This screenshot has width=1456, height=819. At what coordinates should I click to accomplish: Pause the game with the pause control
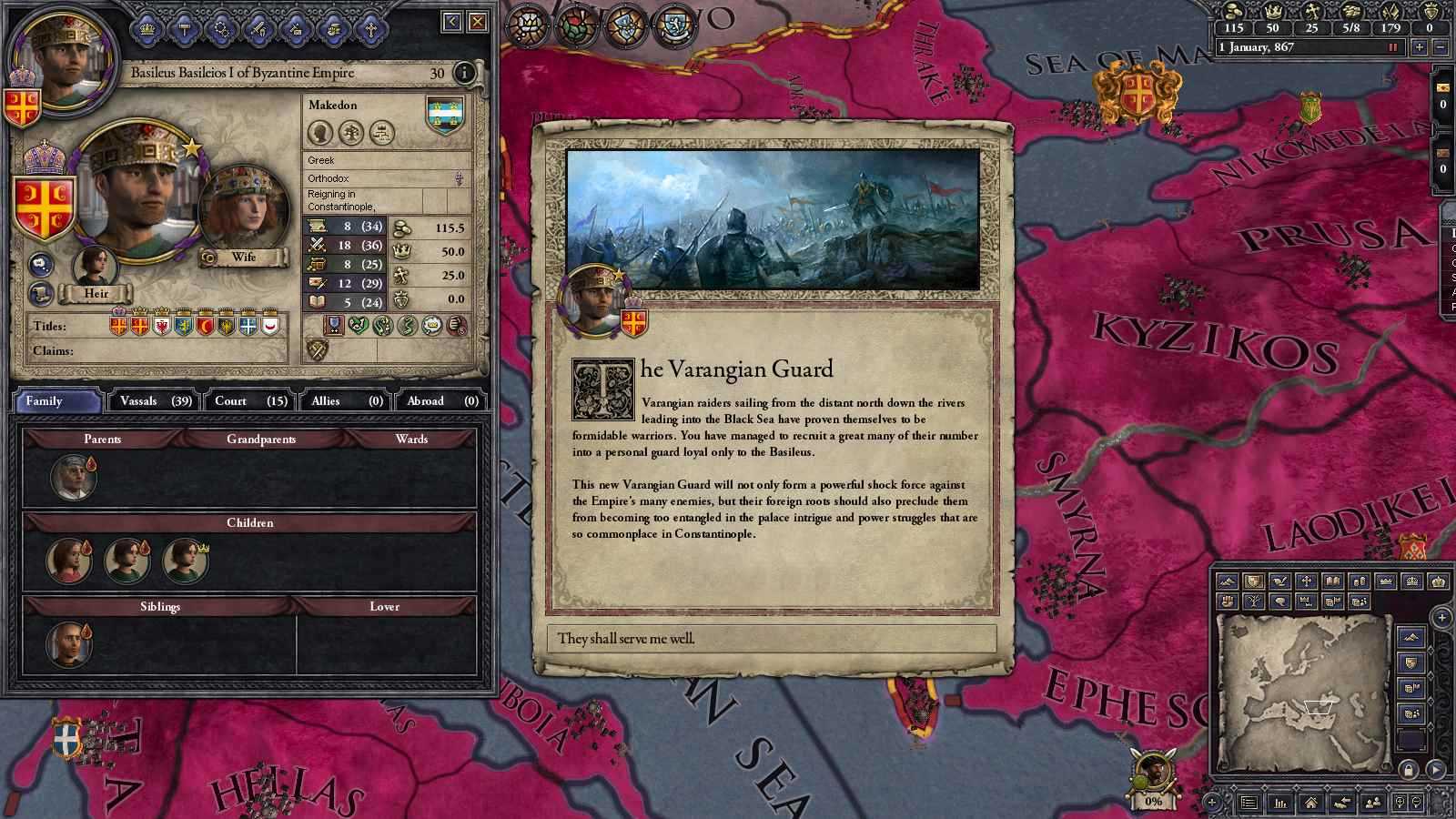1393,47
